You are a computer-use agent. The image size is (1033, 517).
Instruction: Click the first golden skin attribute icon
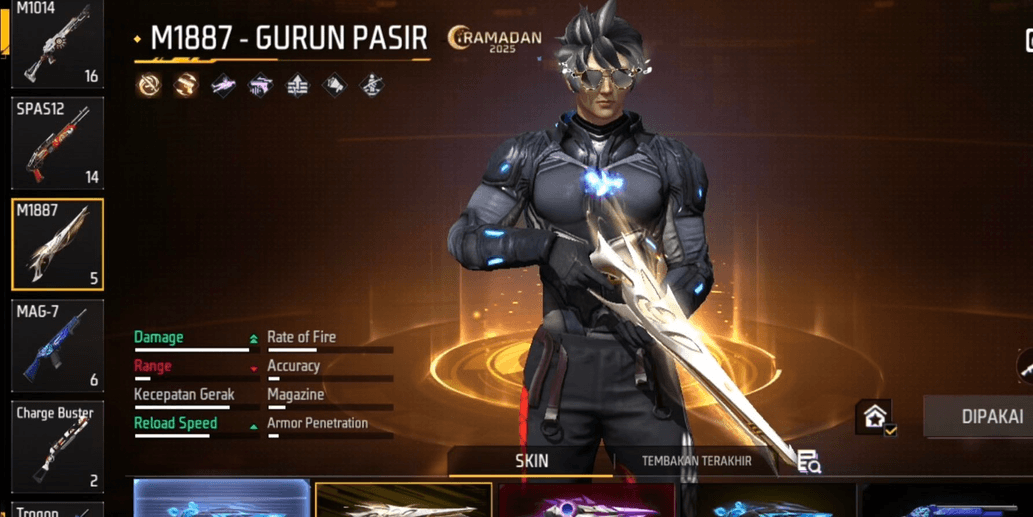(149, 85)
